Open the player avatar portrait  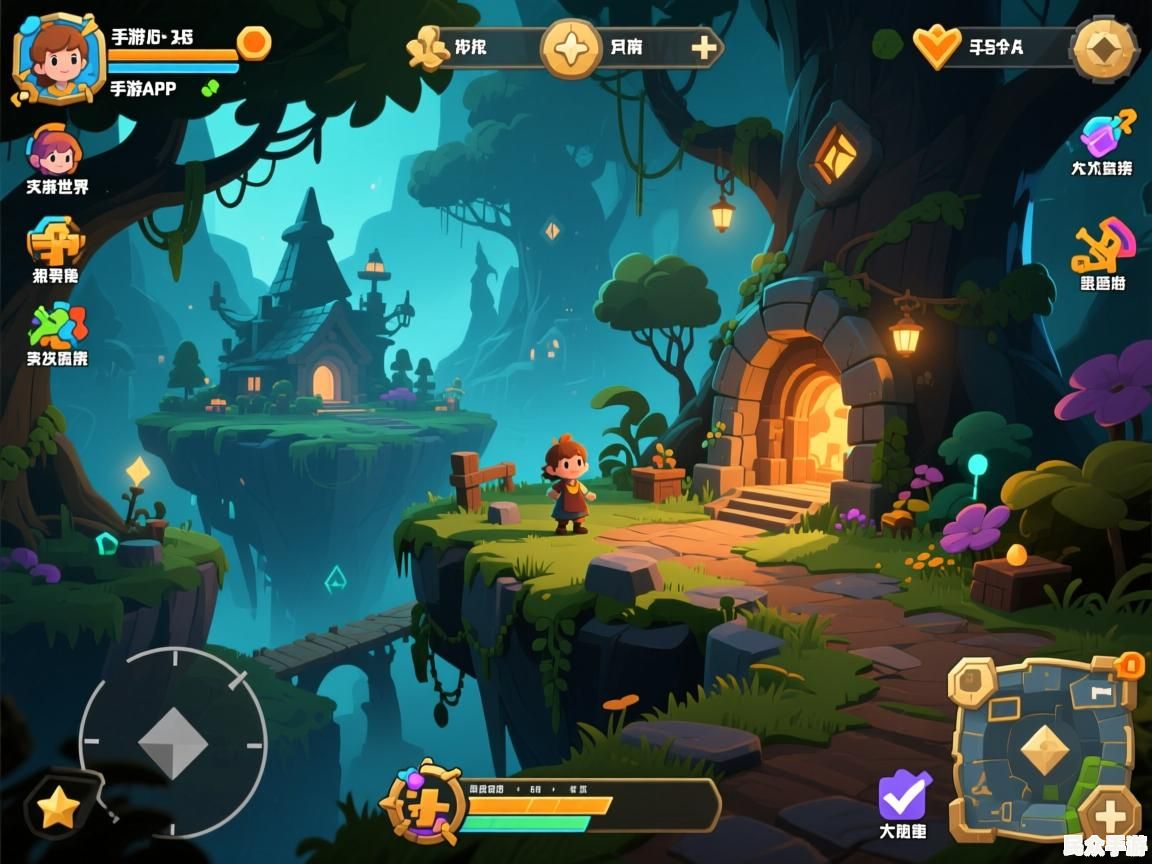[x=58, y=57]
